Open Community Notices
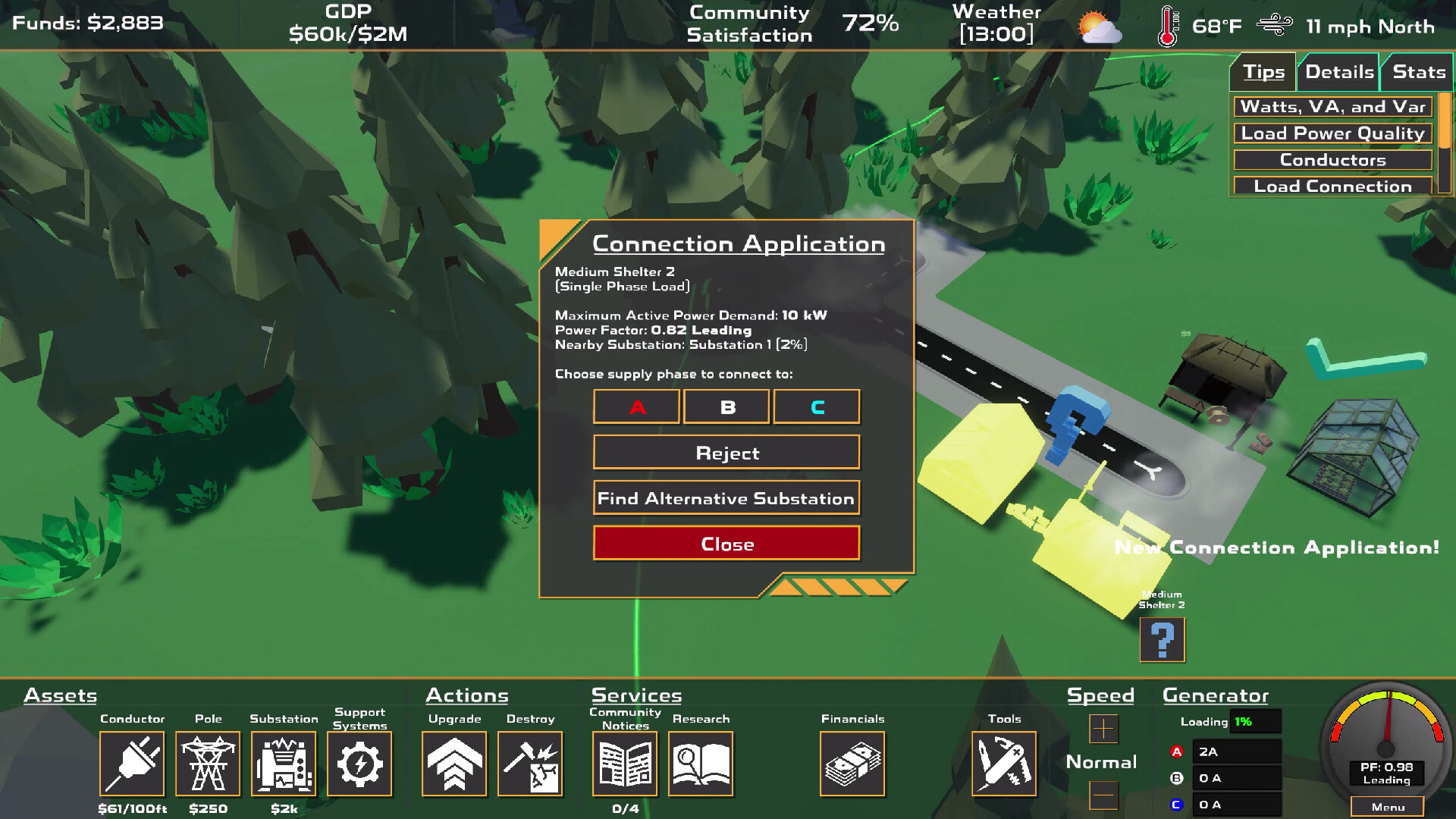The height and width of the screenshot is (819, 1456). point(624,764)
